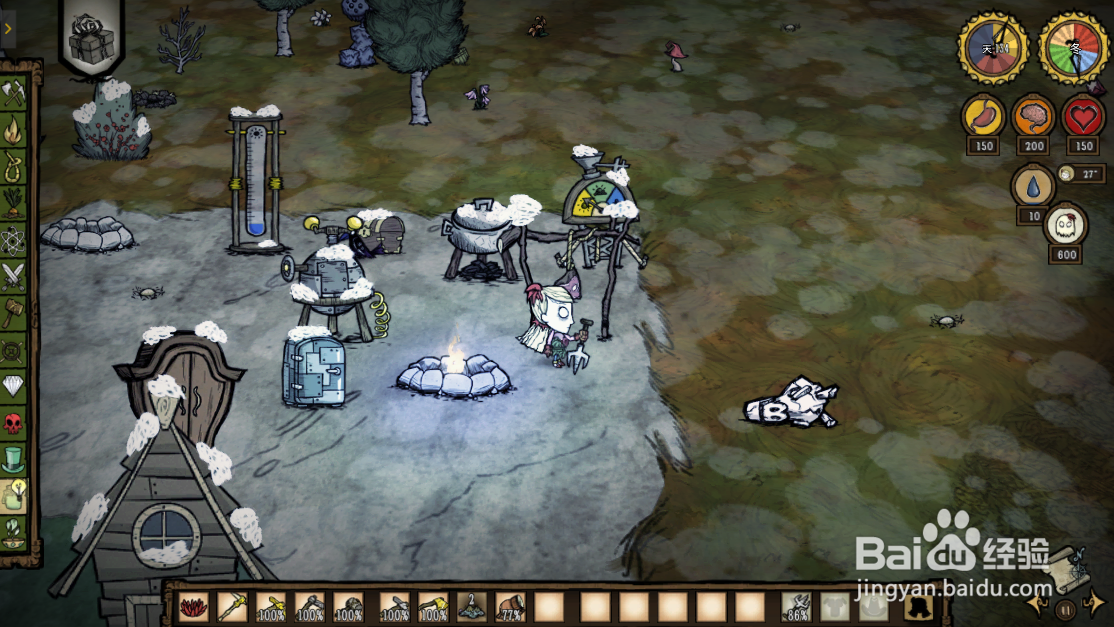Expand the yellow arrow at top-left corner

[x=8, y=28]
